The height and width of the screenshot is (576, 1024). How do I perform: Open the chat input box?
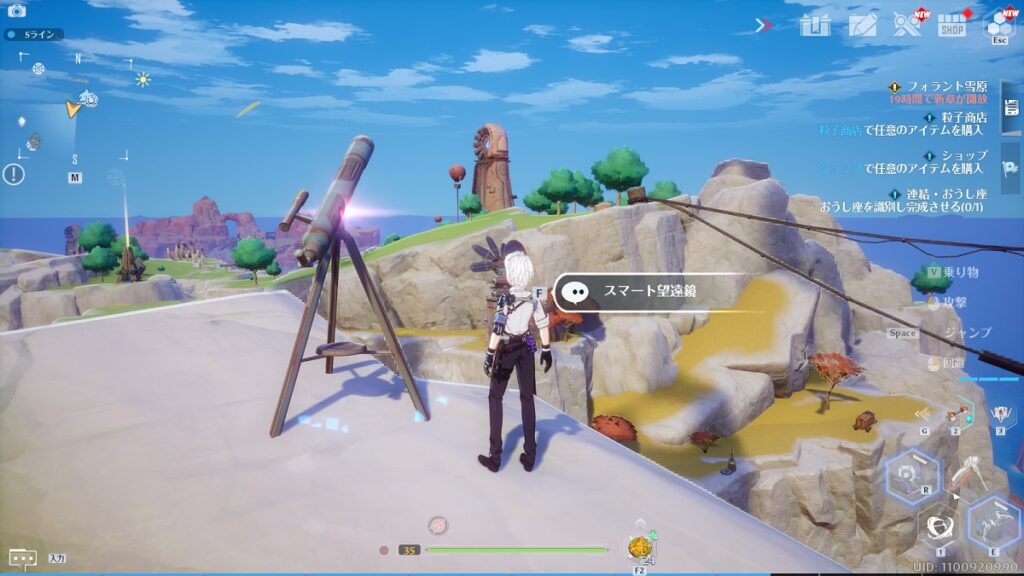22,557
